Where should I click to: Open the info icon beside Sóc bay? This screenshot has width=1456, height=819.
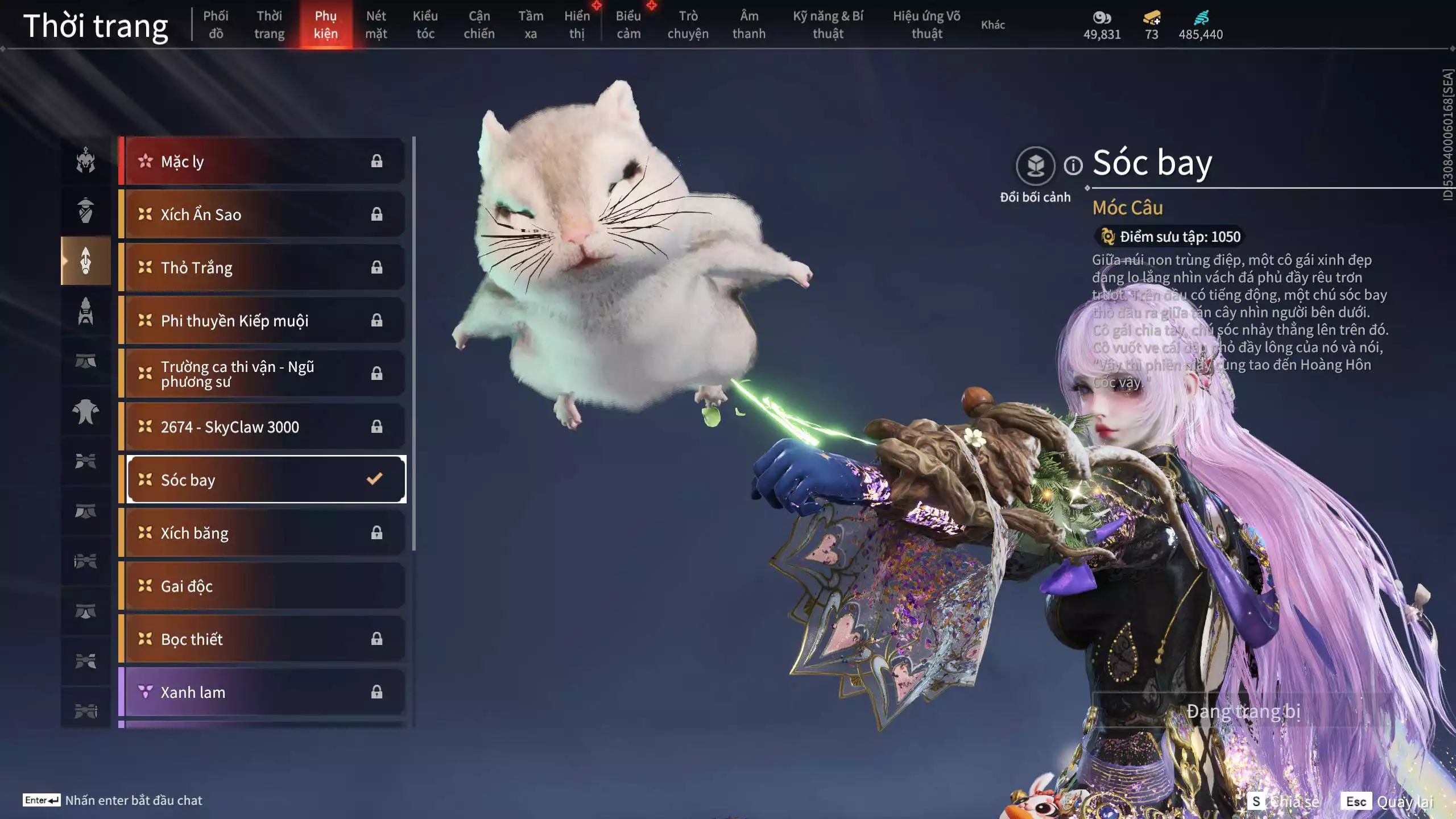1073,166
